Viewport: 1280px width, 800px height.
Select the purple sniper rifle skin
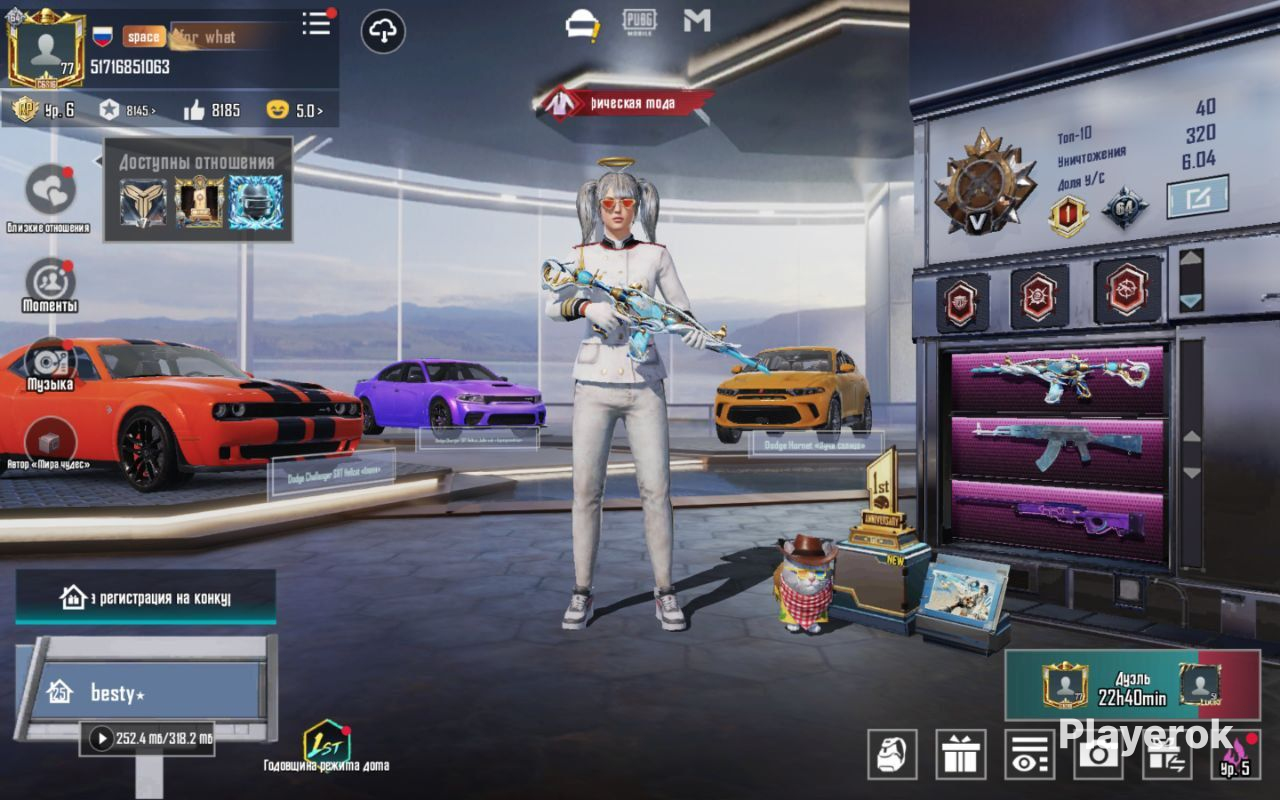[1058, 519]
